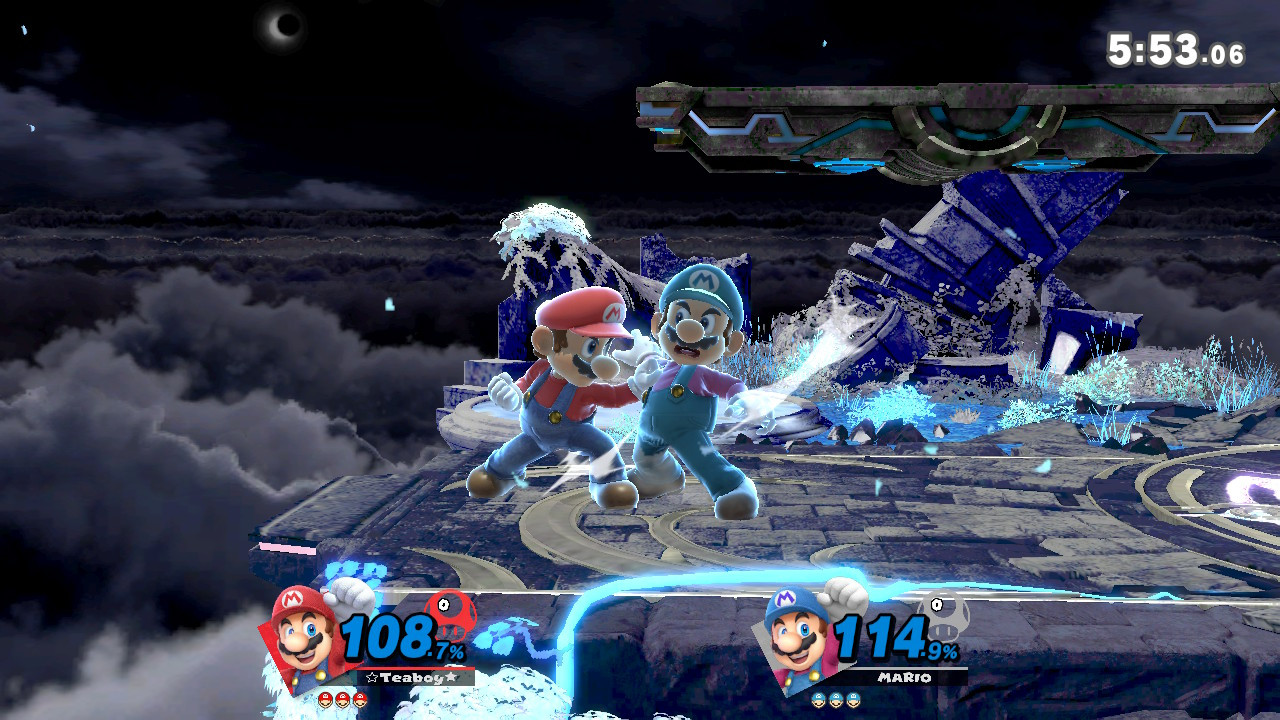This screenshot has width=1280, height=720.
Task: Click the gray mushroom emblem behind MARIO's percentage
Action: 945,617
